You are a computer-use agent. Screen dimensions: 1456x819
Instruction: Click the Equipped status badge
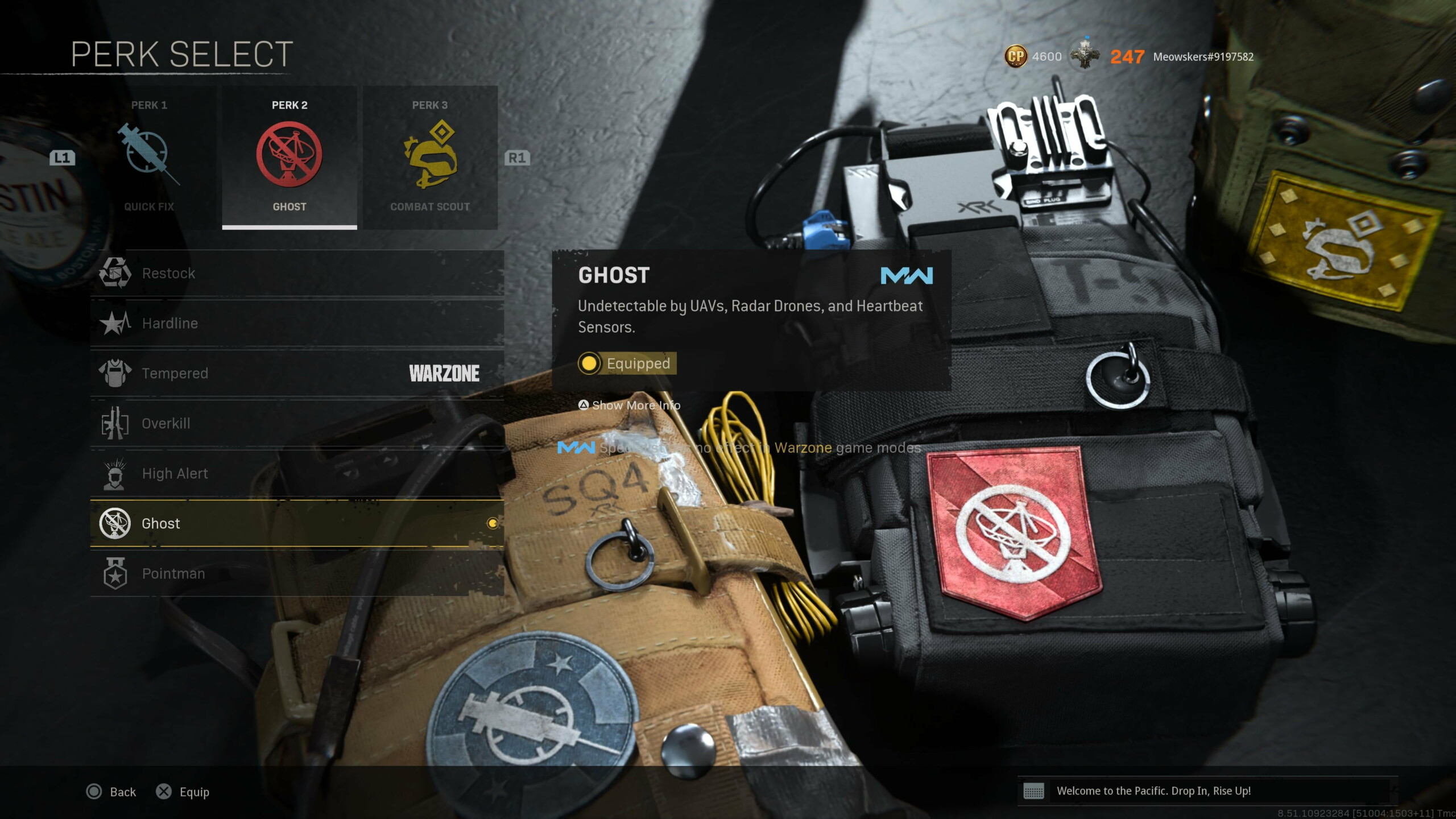click(627, 363)
